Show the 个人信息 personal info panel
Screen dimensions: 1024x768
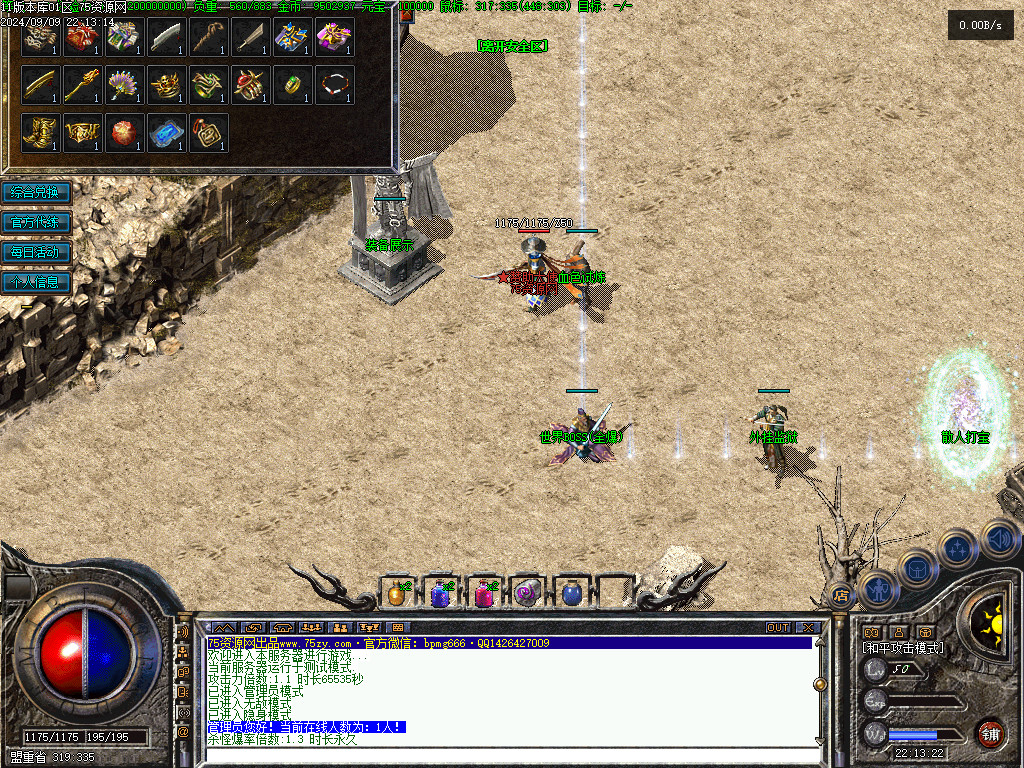click(36, 282)
